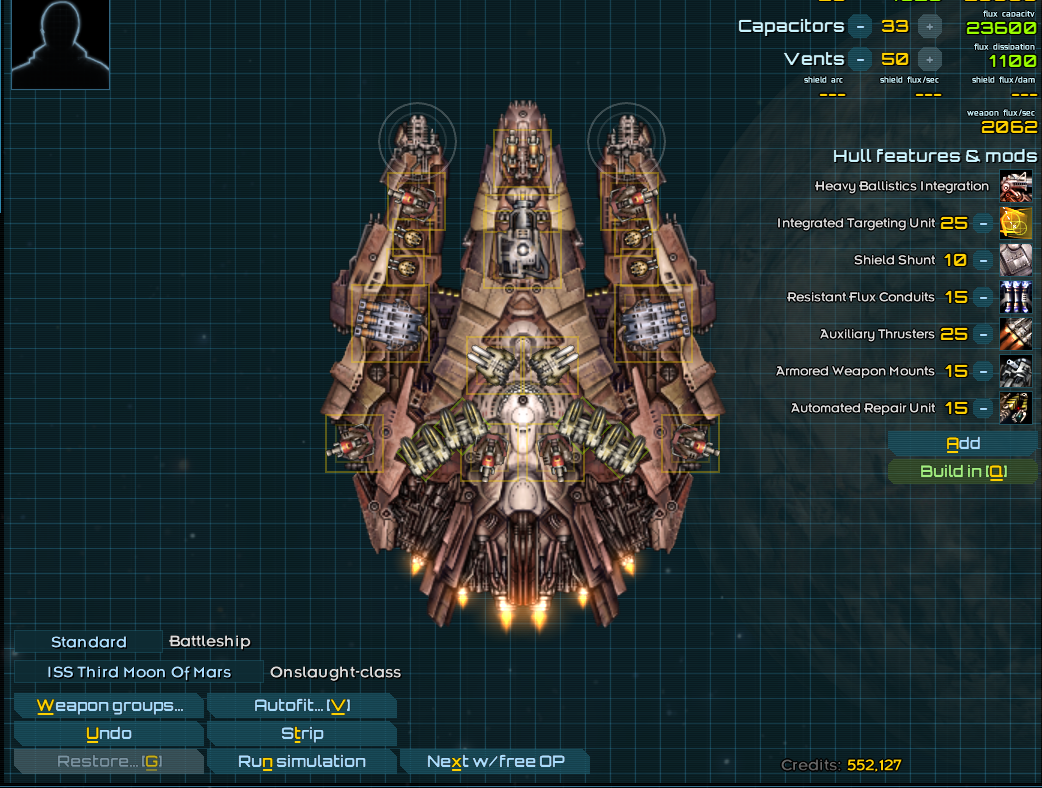Open the Weapon groups panel

(109, 706)
